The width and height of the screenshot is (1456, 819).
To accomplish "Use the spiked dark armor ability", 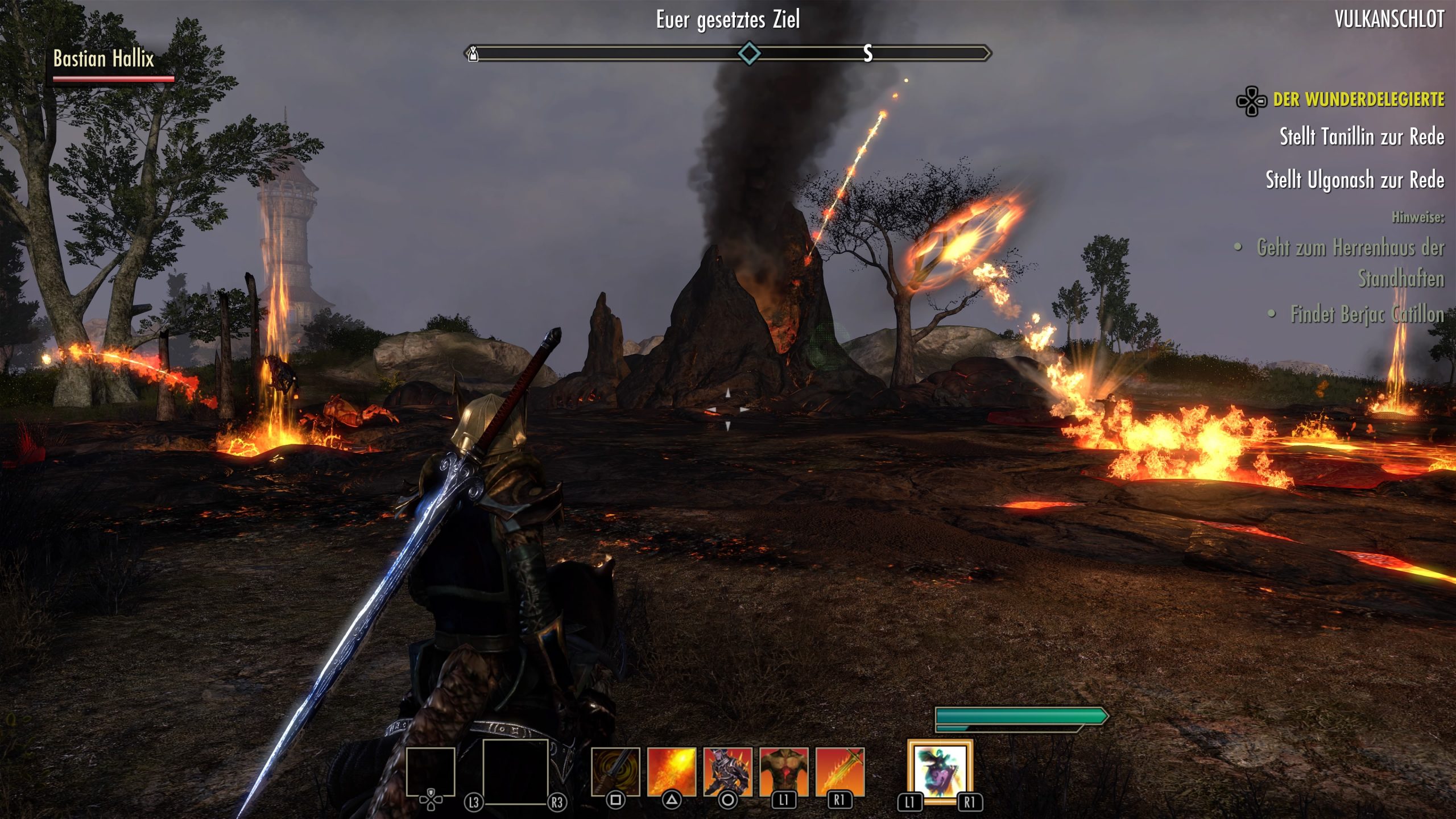I will (727, 771).
